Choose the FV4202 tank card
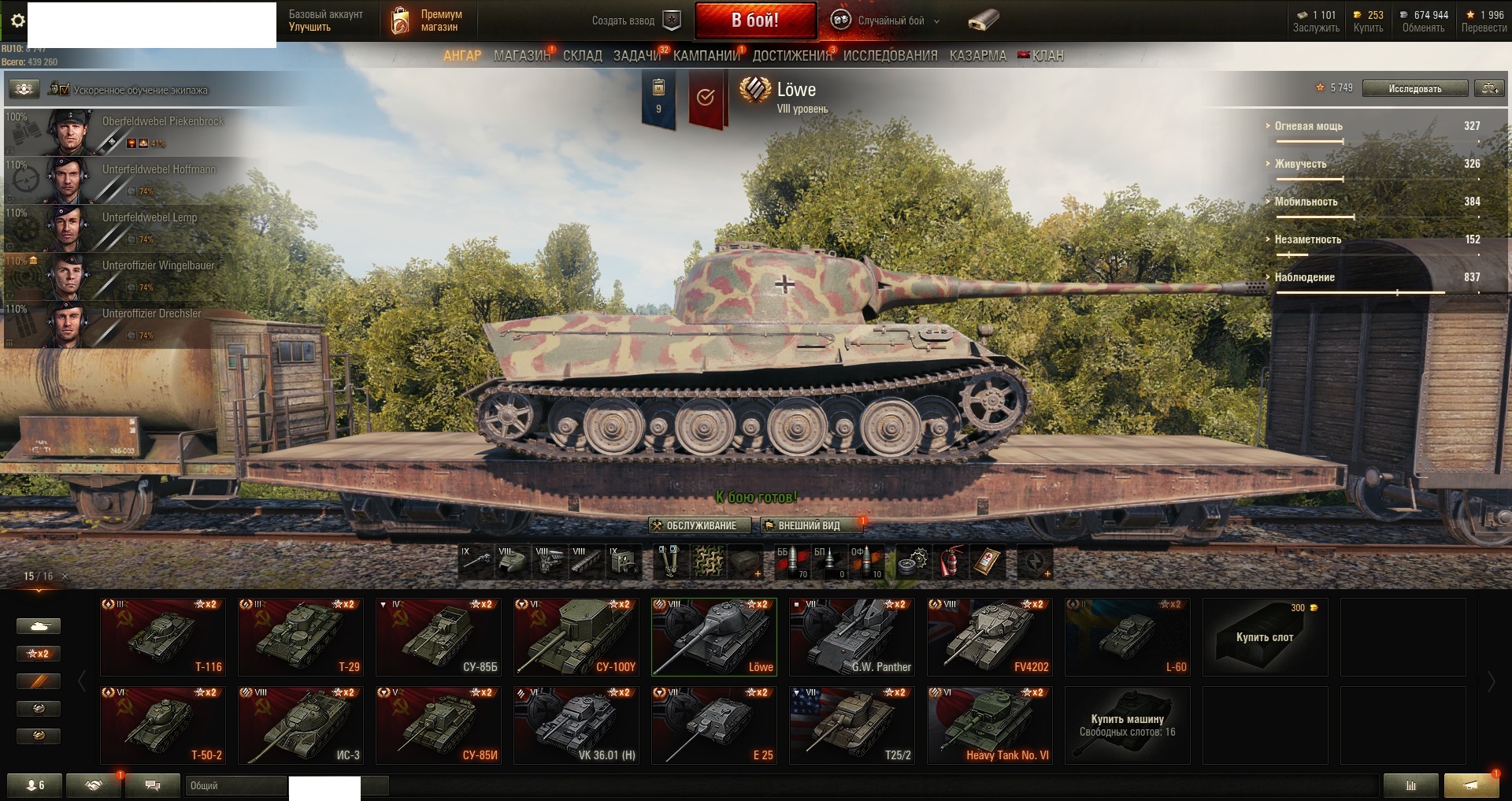The image size is (1512, 801). tap(989, 636)
